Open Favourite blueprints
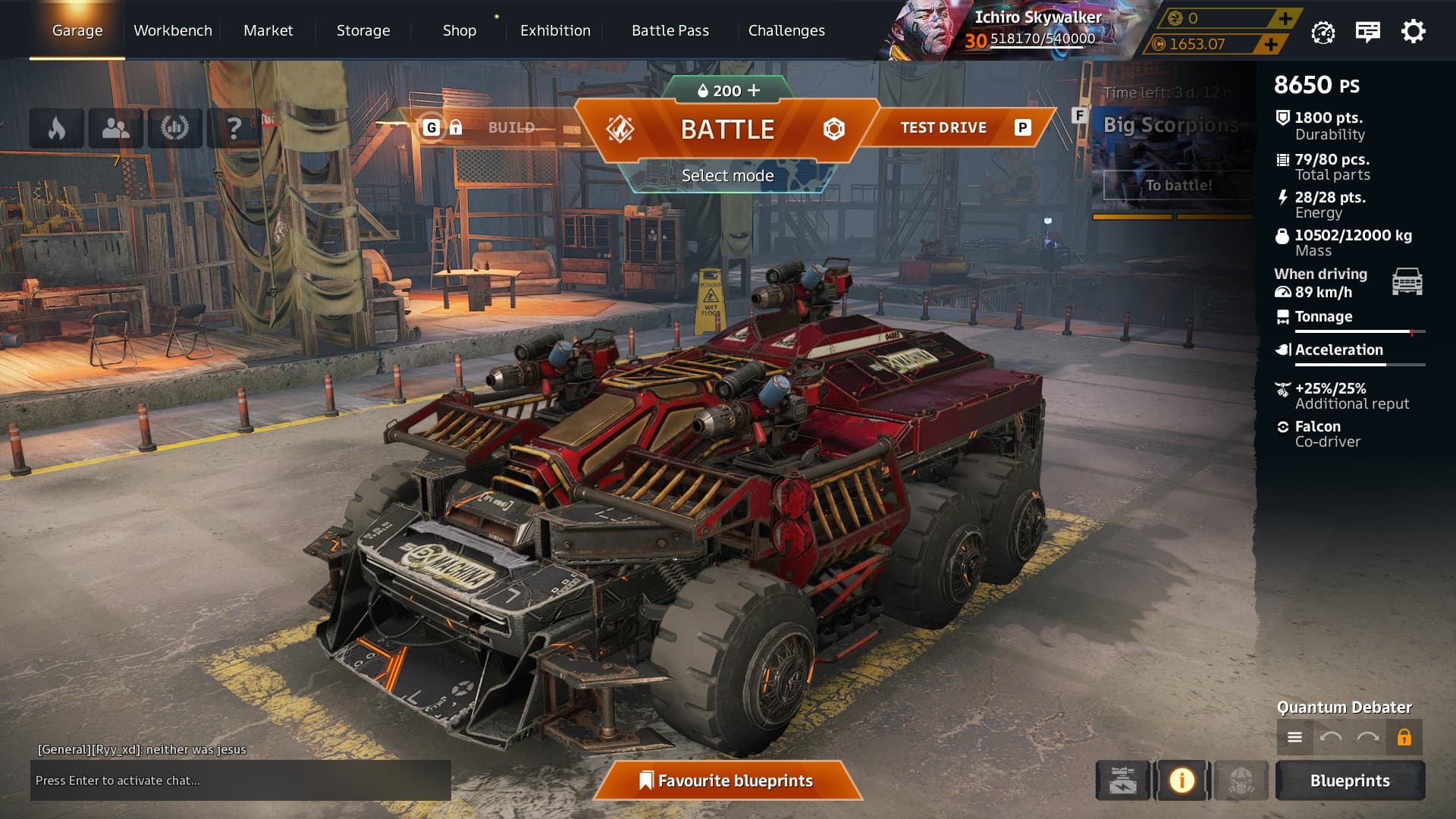Image resolution: width=1456 pixels, height=819 pixels. point(727,780)
